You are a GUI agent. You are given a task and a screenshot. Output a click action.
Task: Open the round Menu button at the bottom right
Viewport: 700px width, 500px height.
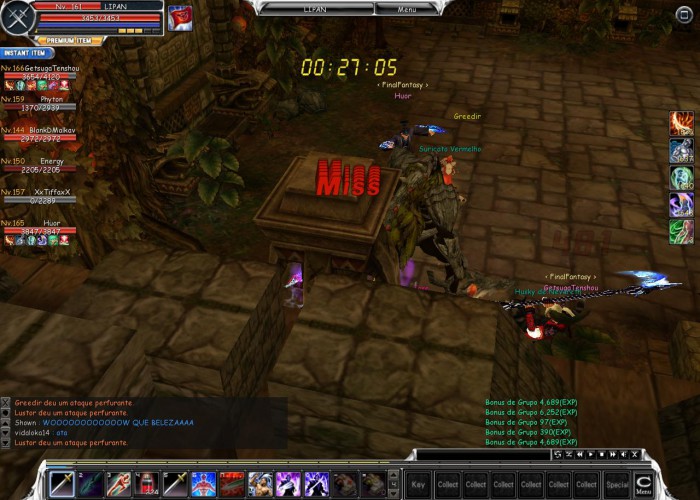[643, 484]
